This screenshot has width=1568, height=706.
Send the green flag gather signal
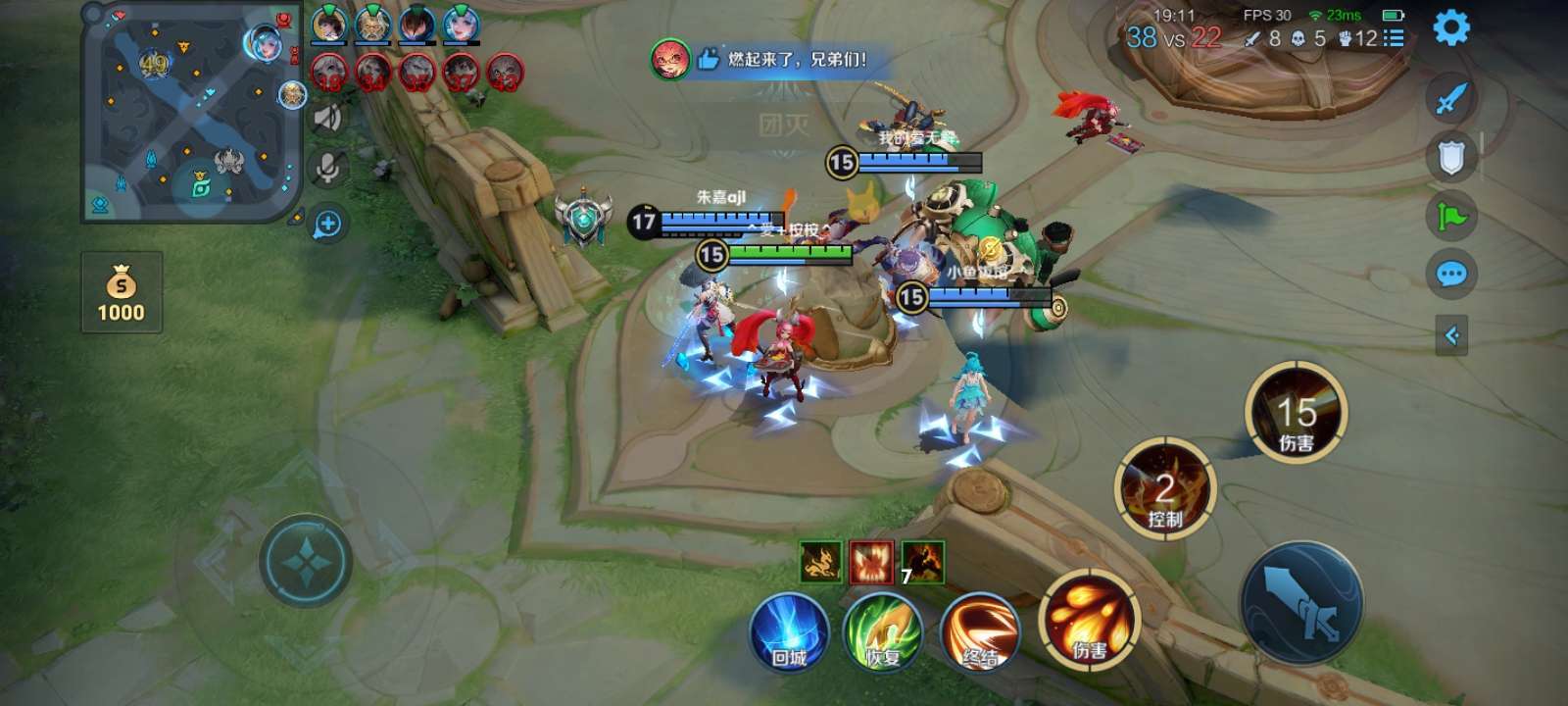click(1451, 216)
